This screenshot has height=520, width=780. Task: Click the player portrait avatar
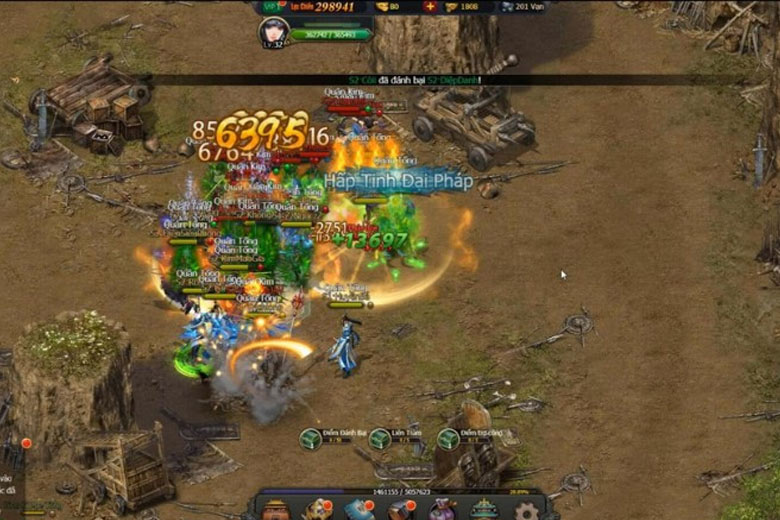click(x=273, y=30)
